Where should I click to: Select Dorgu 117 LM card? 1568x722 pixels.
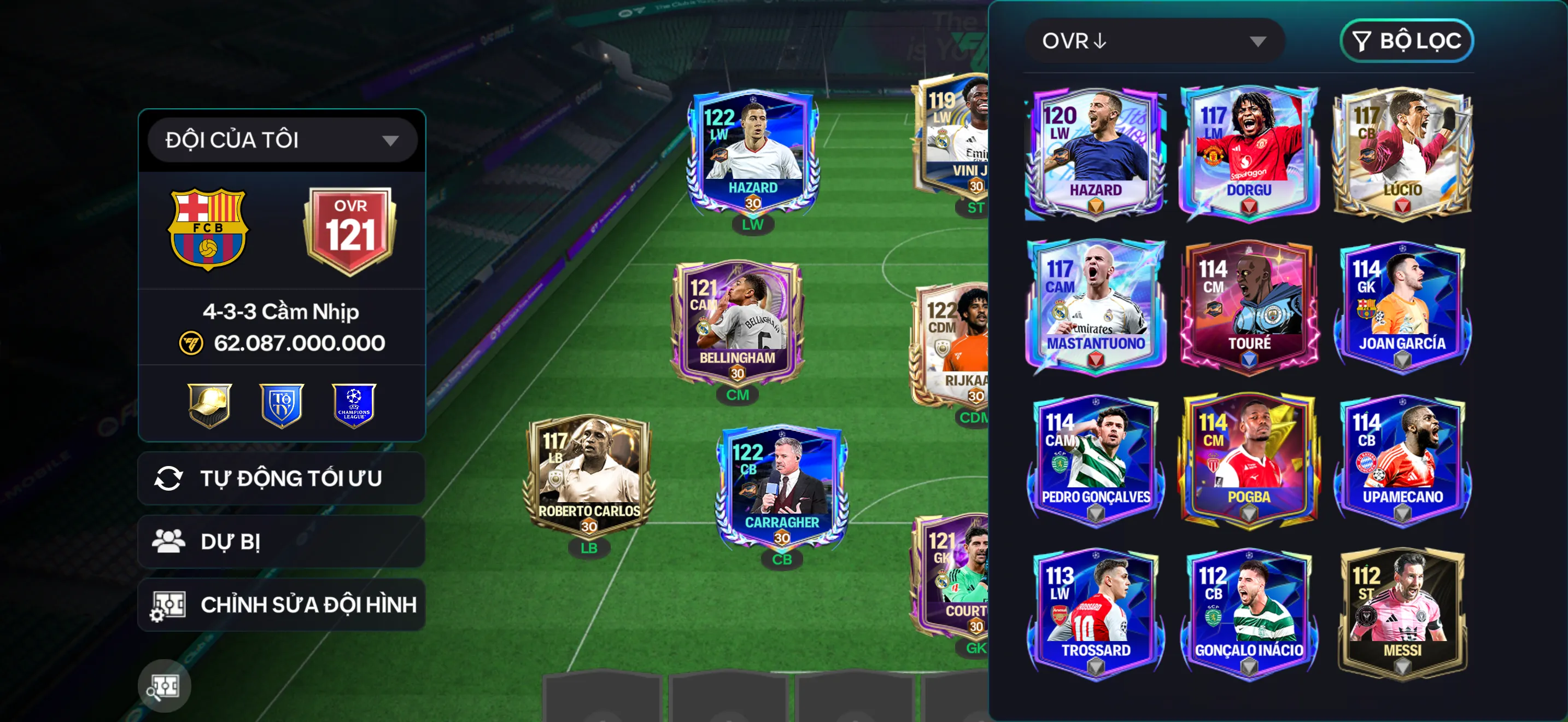click(x=1249, y=152)
